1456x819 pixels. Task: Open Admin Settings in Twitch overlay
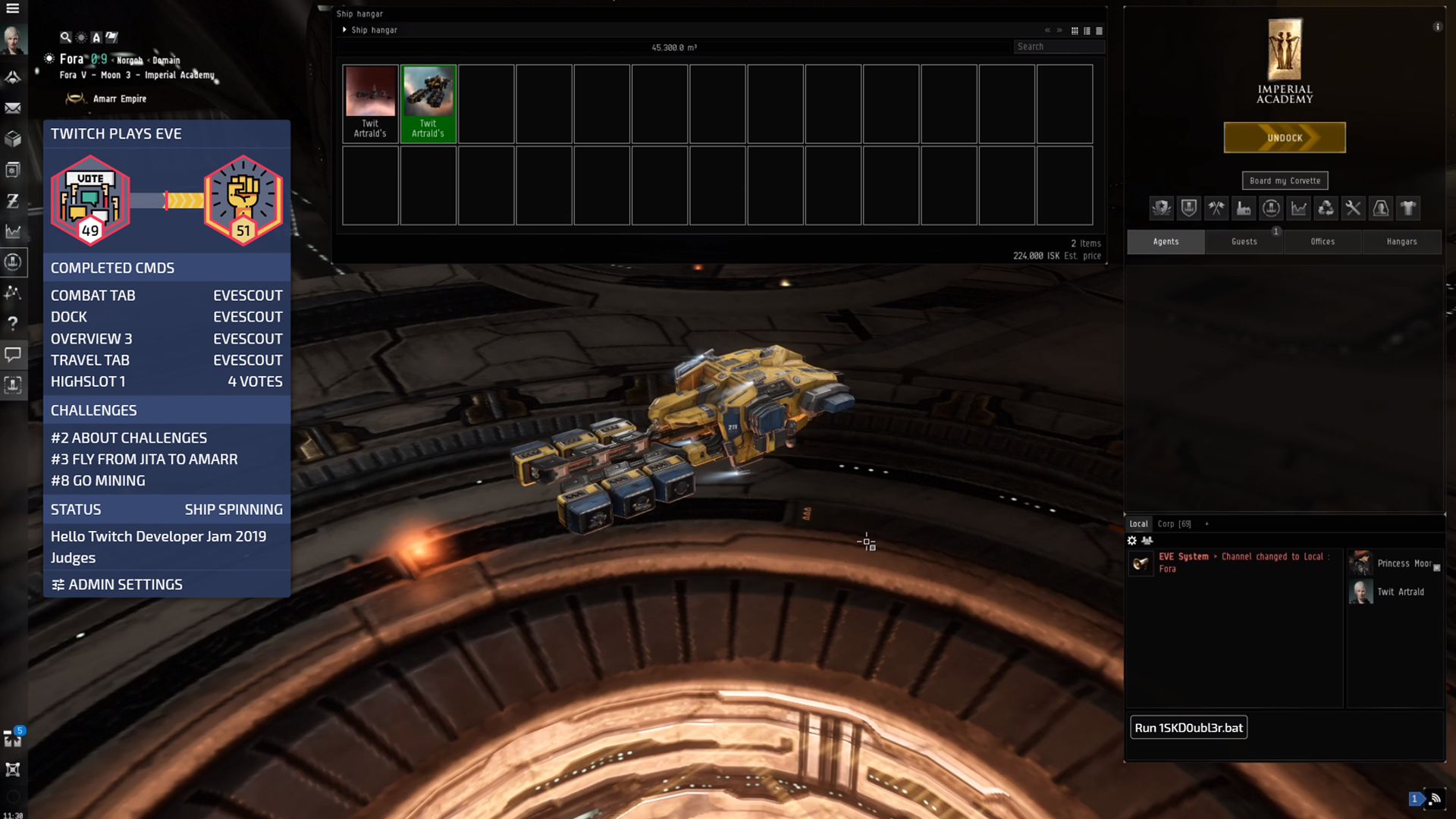pos(118,585)
